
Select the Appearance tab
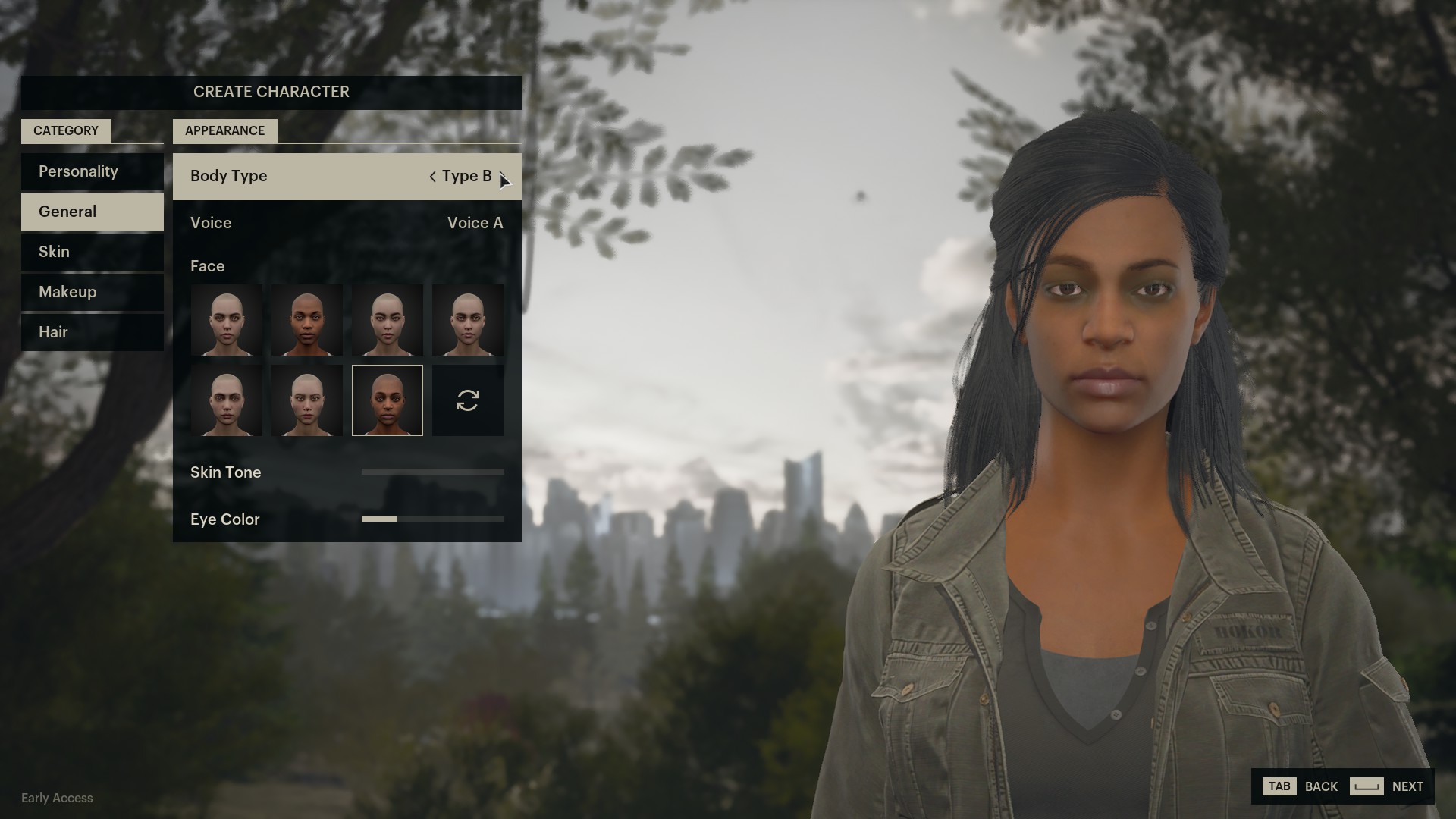[224, 130]
